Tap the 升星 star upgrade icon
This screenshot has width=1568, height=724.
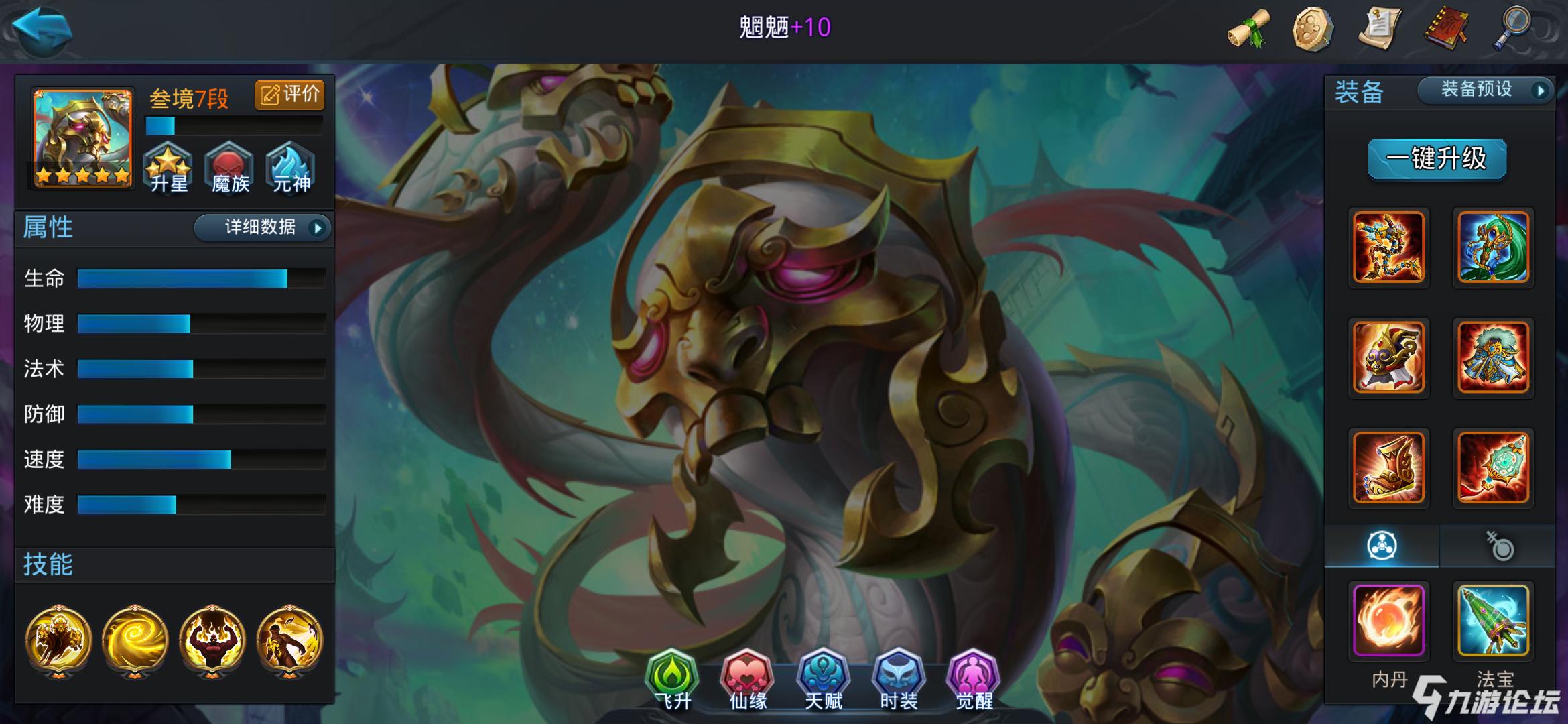pos(168,168)
